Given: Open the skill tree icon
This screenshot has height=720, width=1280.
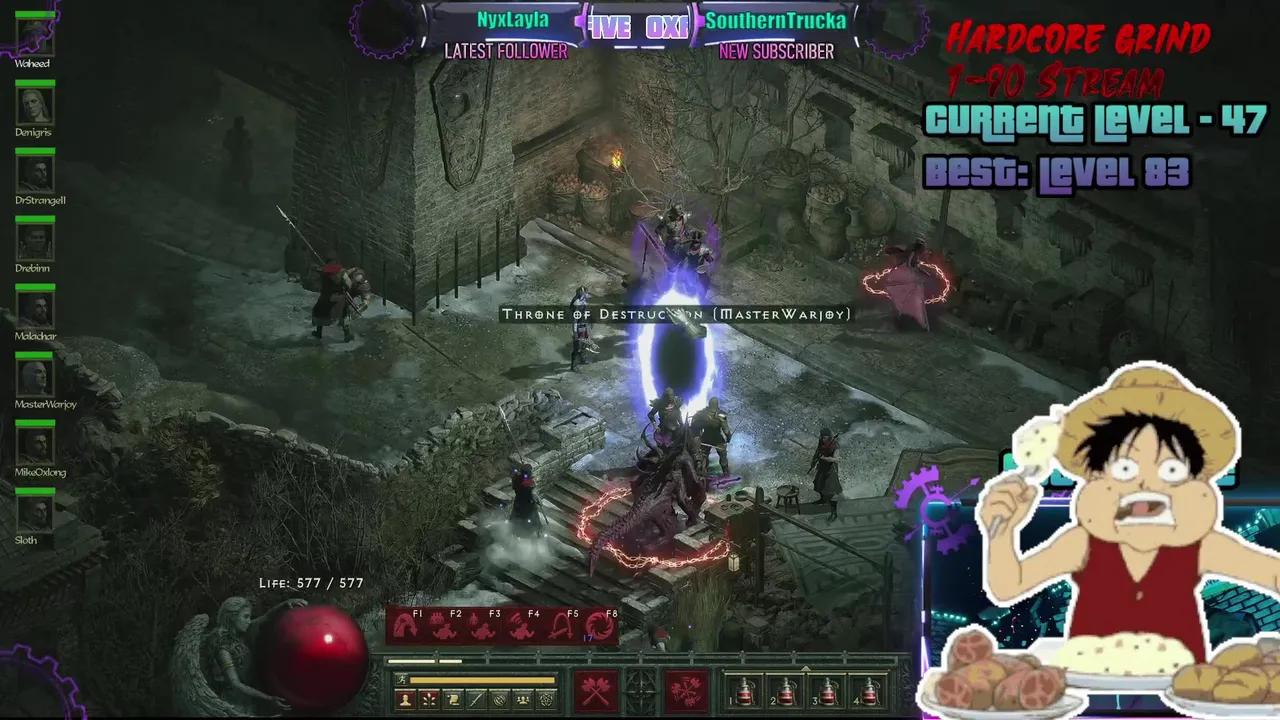Looking at the screenshot, I should [428, 700].
